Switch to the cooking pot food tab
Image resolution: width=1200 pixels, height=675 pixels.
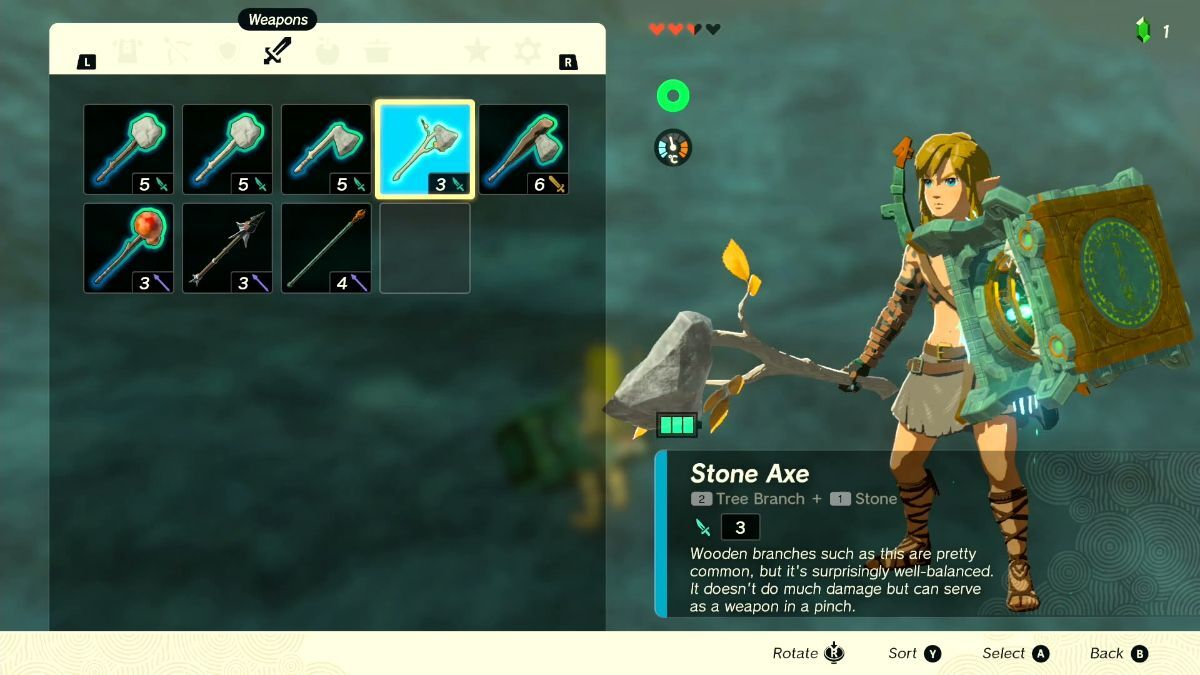[x=378, y=51]
